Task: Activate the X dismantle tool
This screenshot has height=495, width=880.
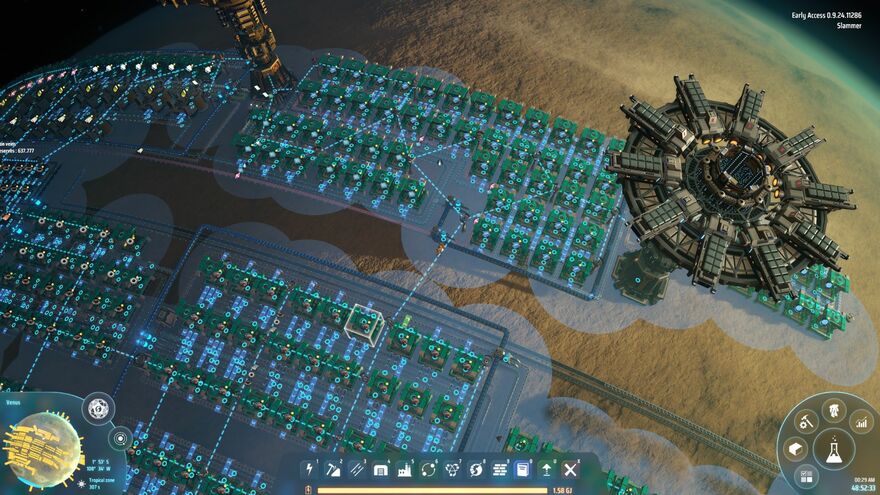Action: 571,469
